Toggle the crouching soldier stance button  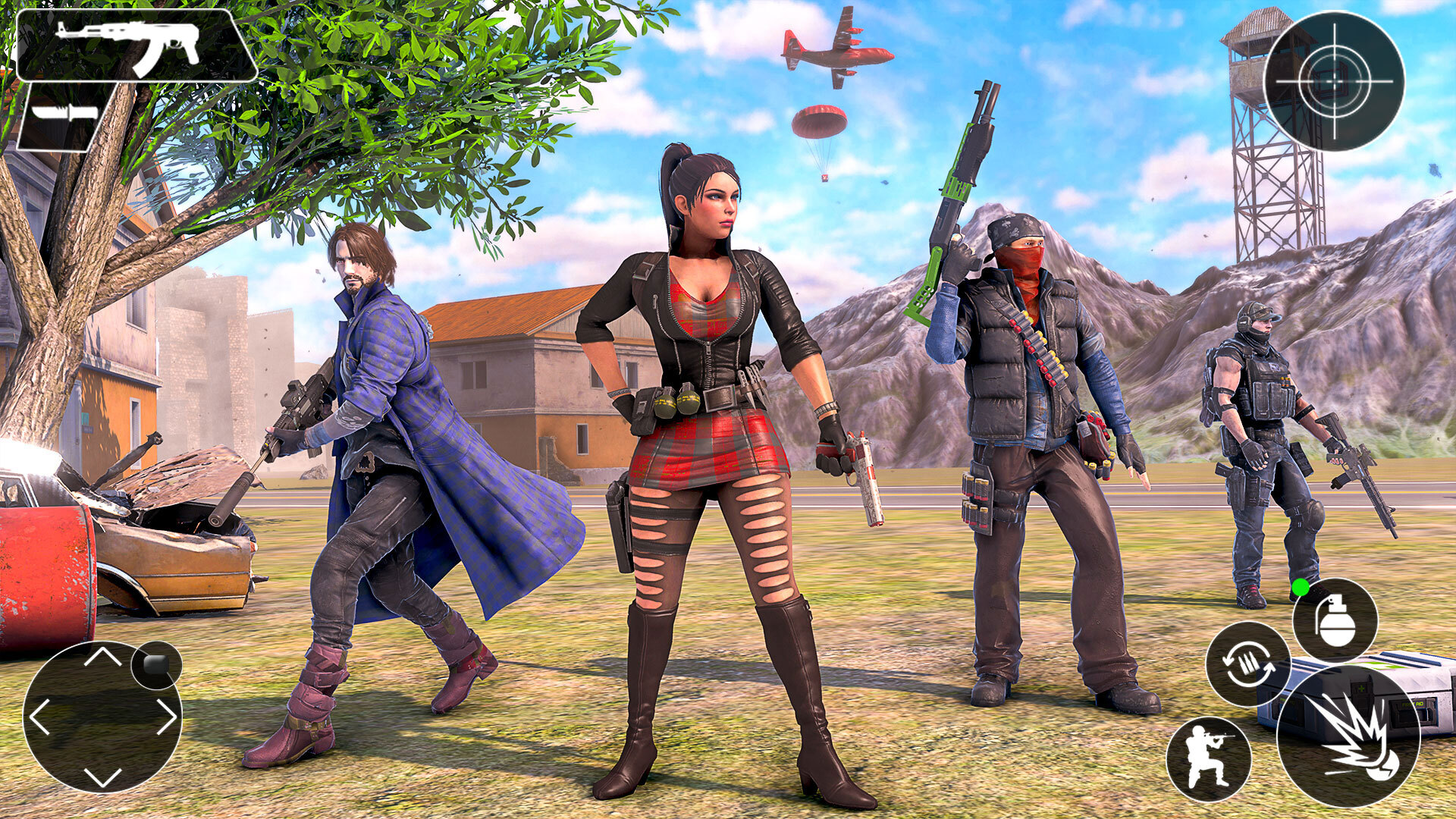tap(1208, 758)
